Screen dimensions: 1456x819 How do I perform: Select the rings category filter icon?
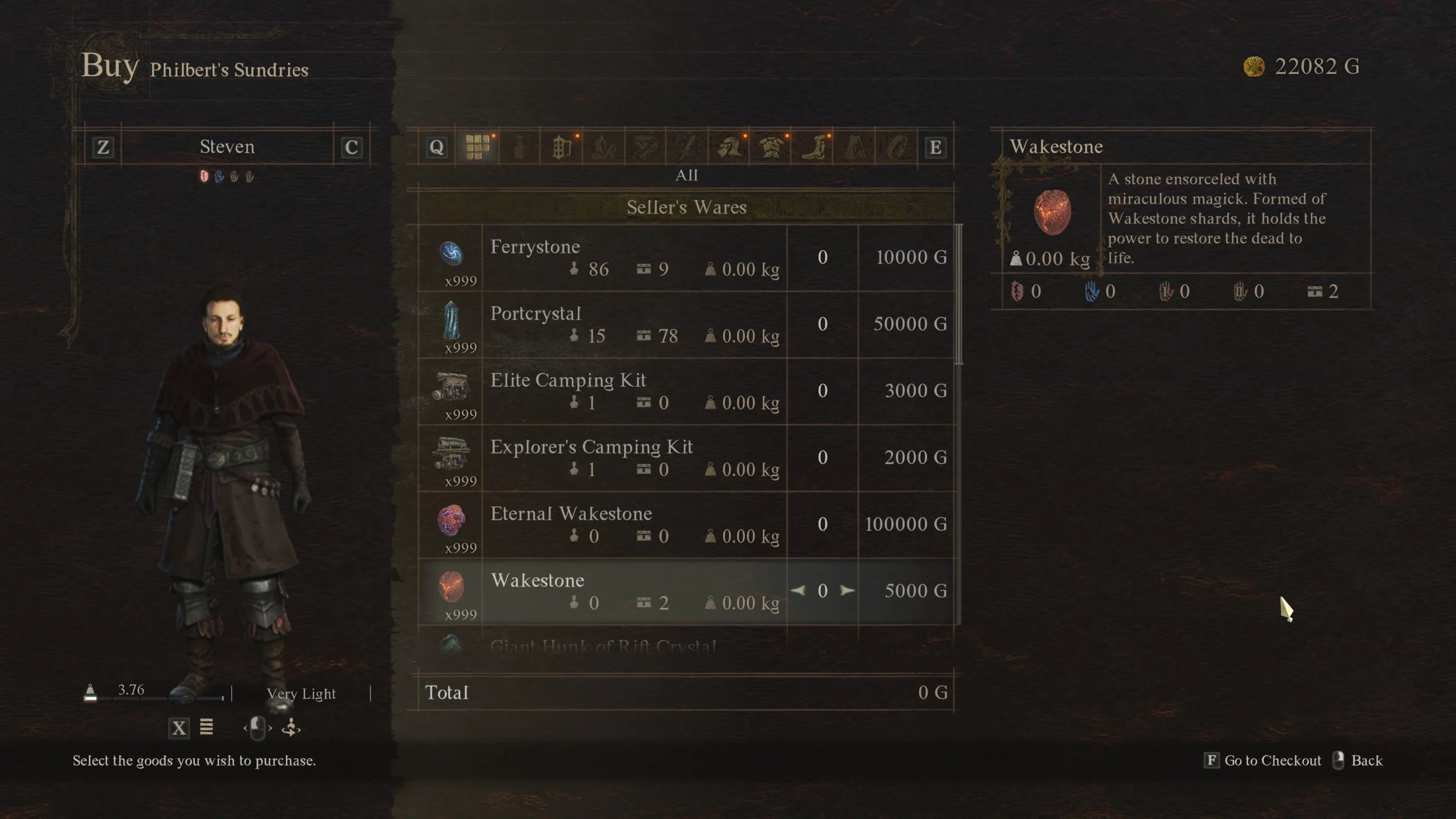click(895, 147)
